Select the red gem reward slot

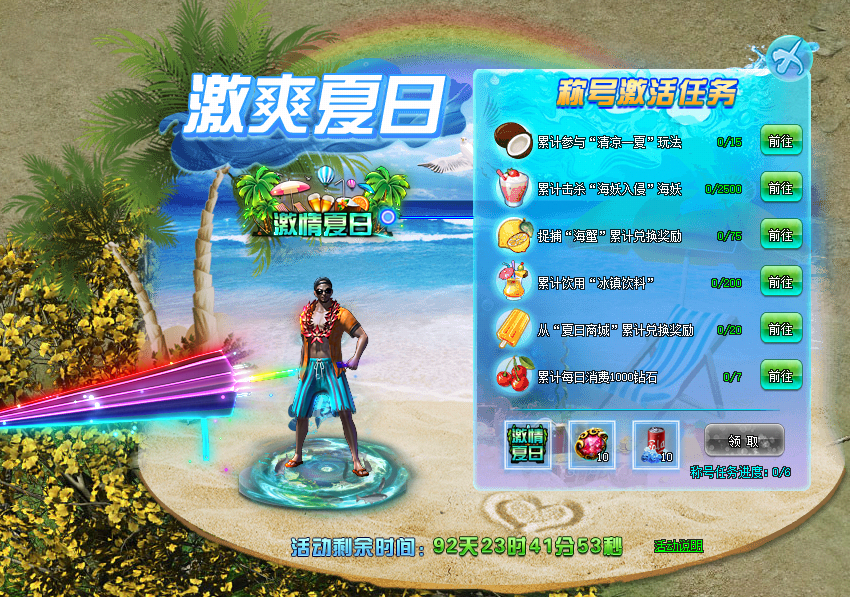pos(592,443)
